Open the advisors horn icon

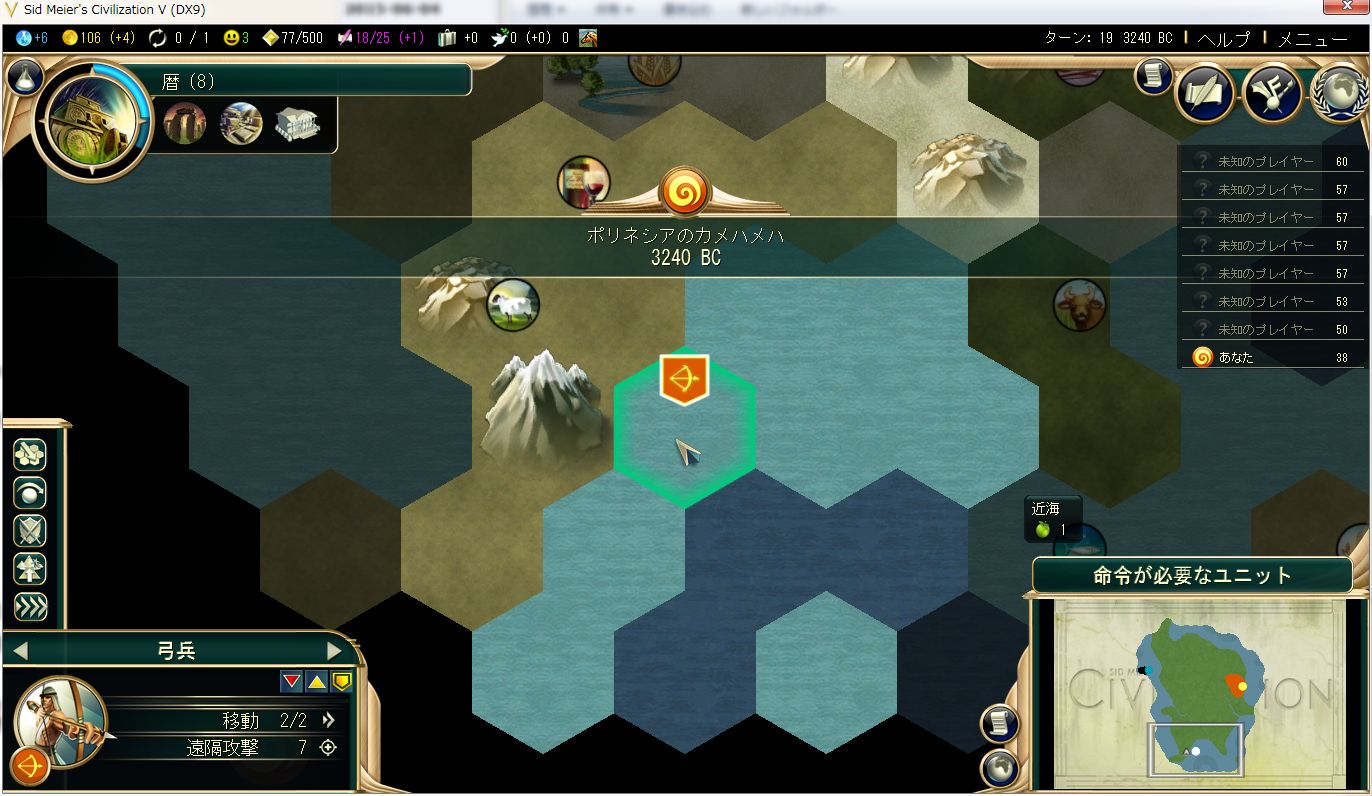point(1272,93)
